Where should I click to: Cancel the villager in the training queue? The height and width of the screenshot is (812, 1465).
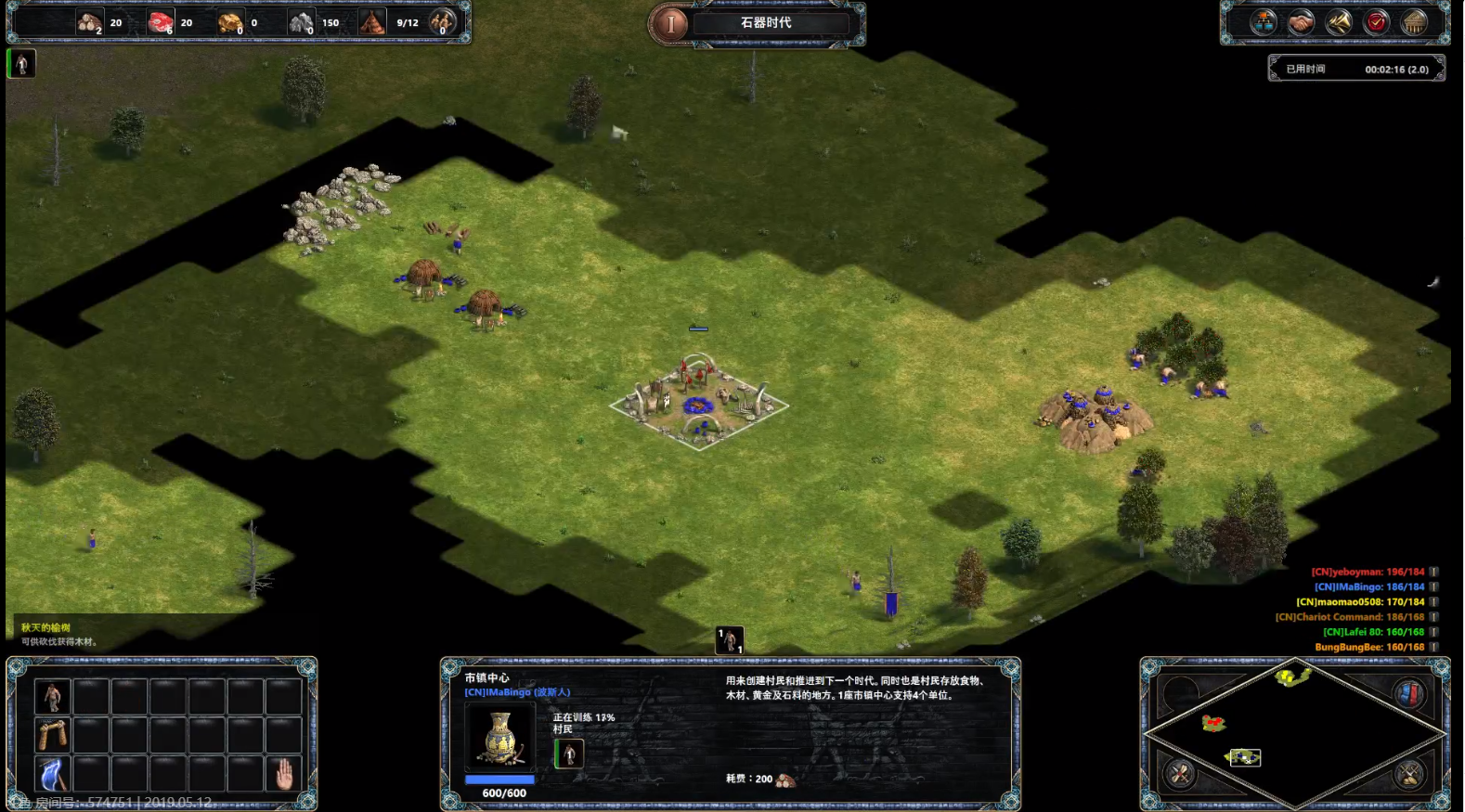(569, 754)
